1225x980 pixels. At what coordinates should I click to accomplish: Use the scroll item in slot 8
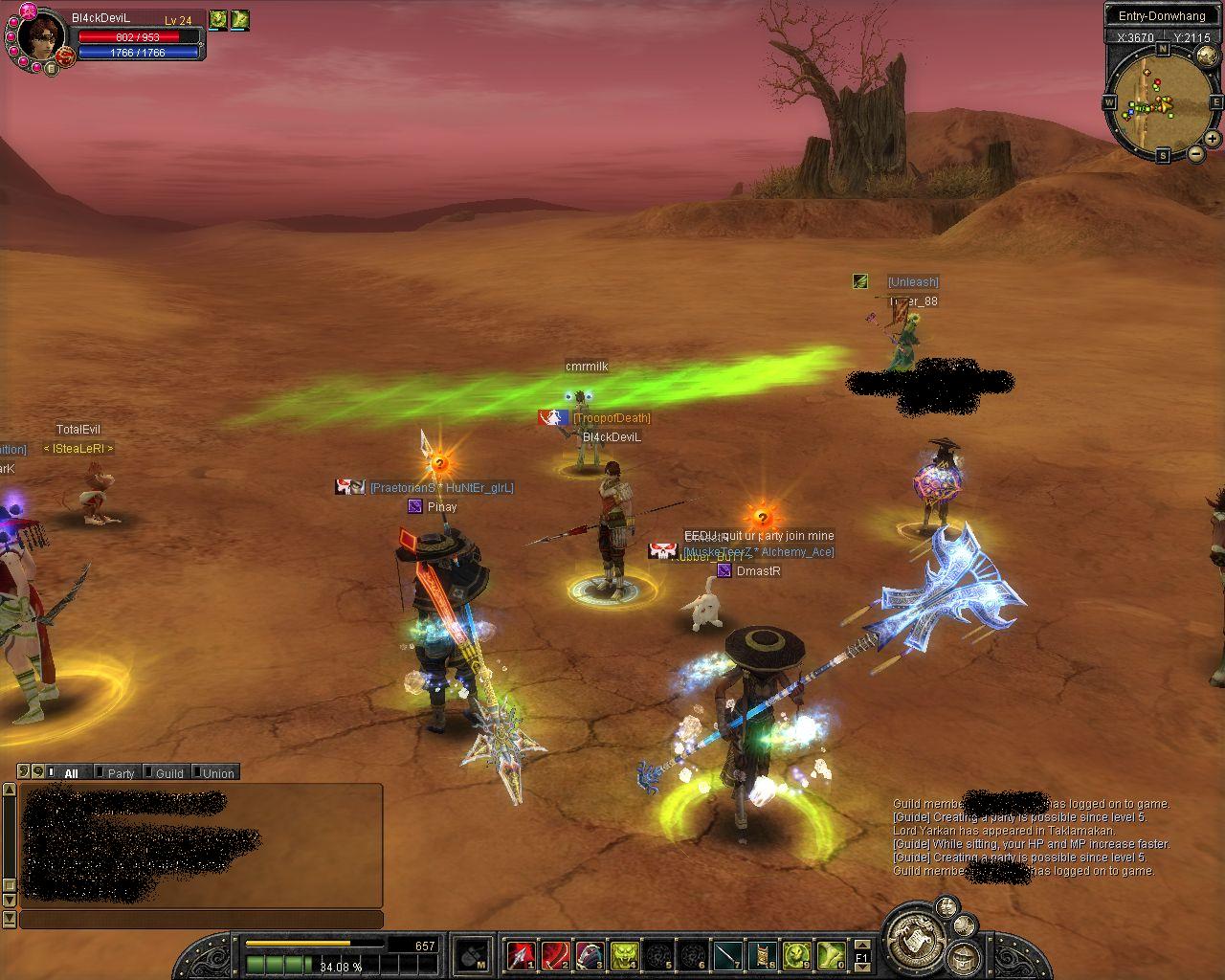[x=762, y=955]
